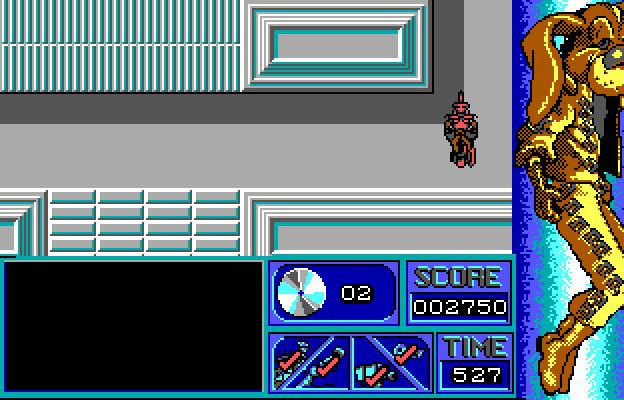This screenshot has height=400, width=624.
Task: Click the empty black message panel
Action: [x=134, y=325]
